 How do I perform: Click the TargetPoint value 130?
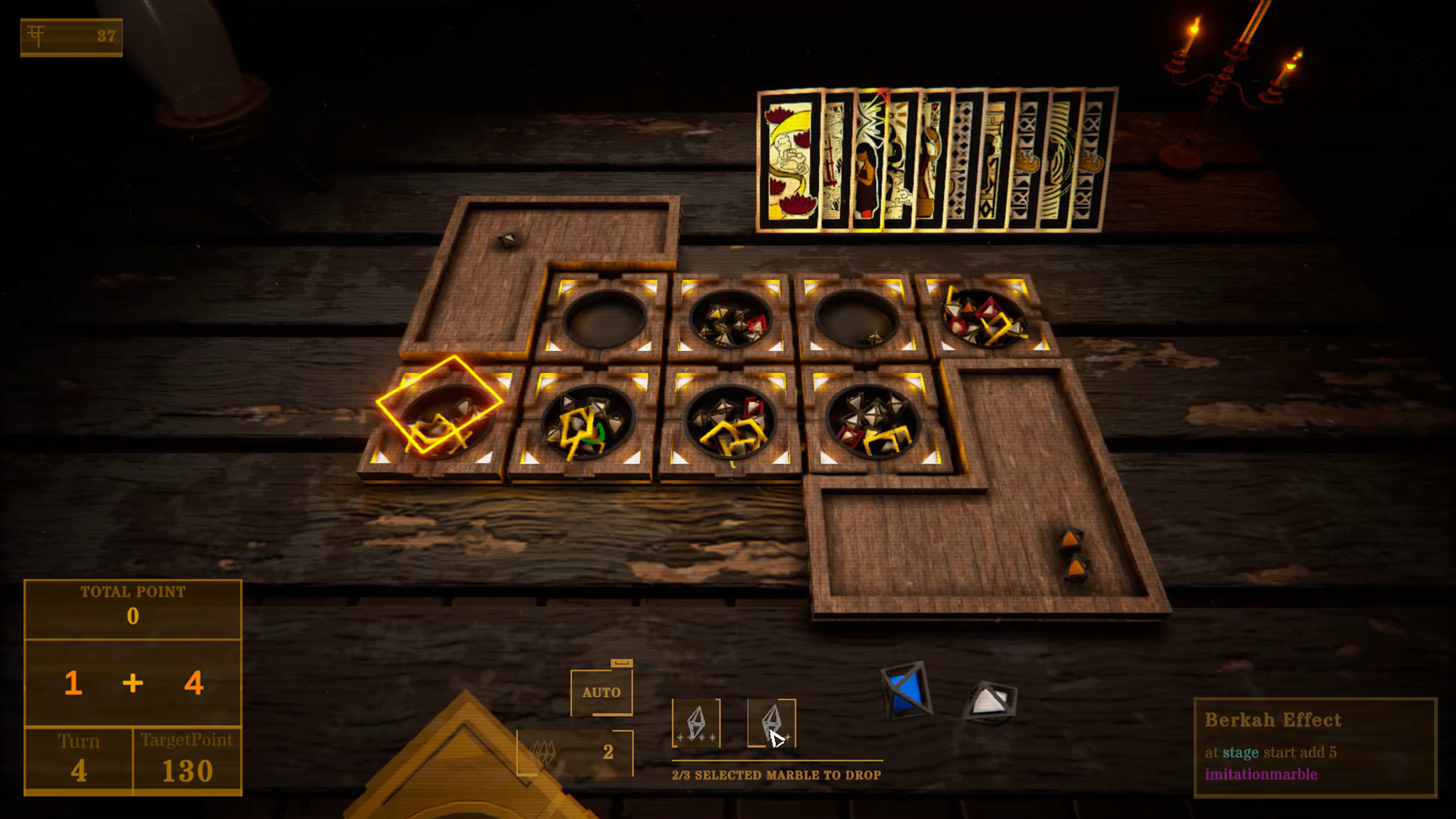(x=187, y=771)
